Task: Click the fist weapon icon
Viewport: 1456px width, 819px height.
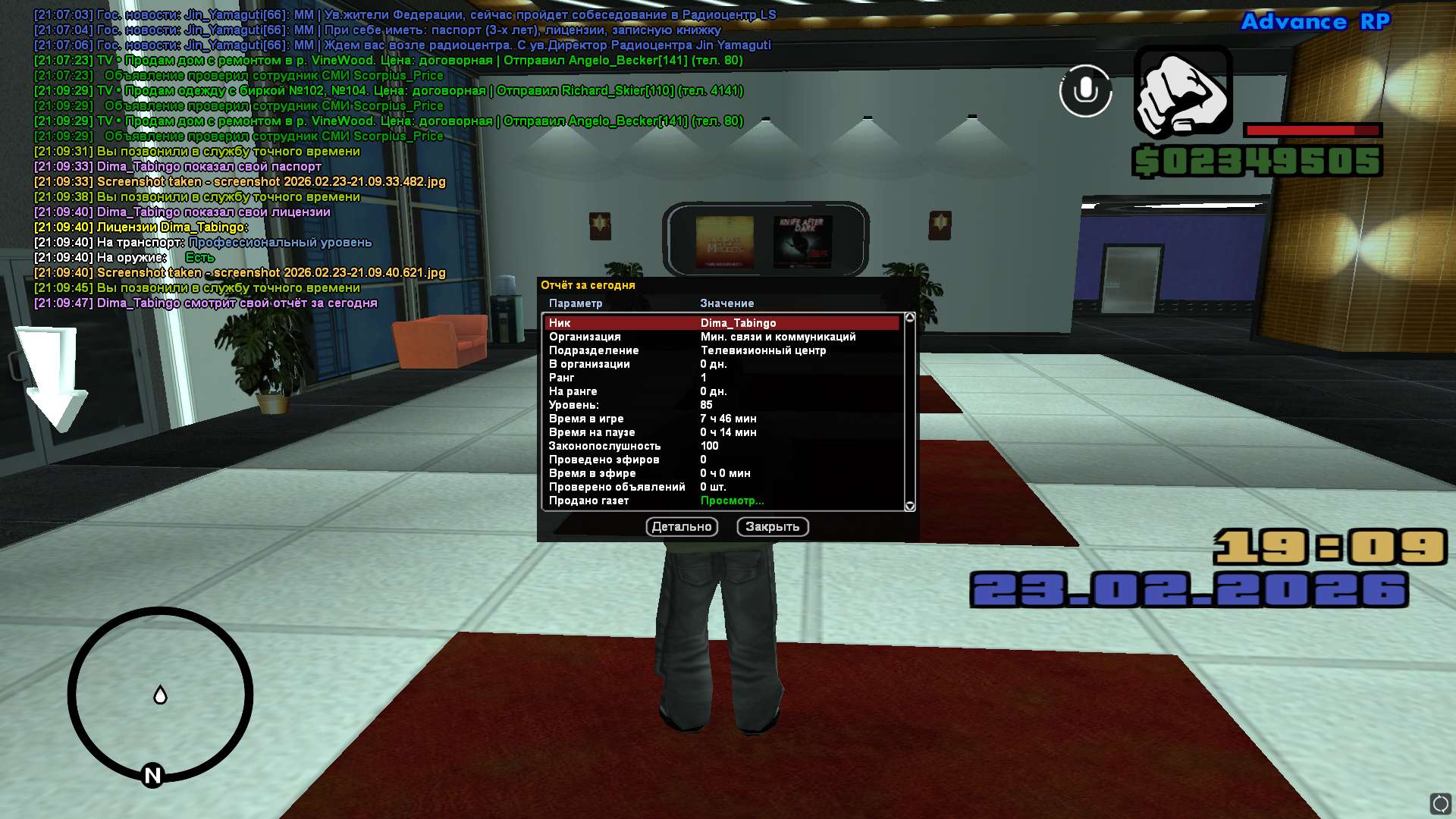Action: pos(1182,92)
